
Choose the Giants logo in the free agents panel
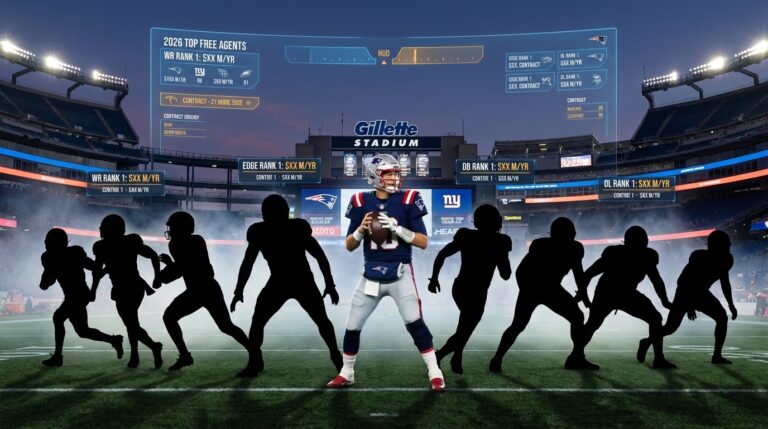click(199, 72)
